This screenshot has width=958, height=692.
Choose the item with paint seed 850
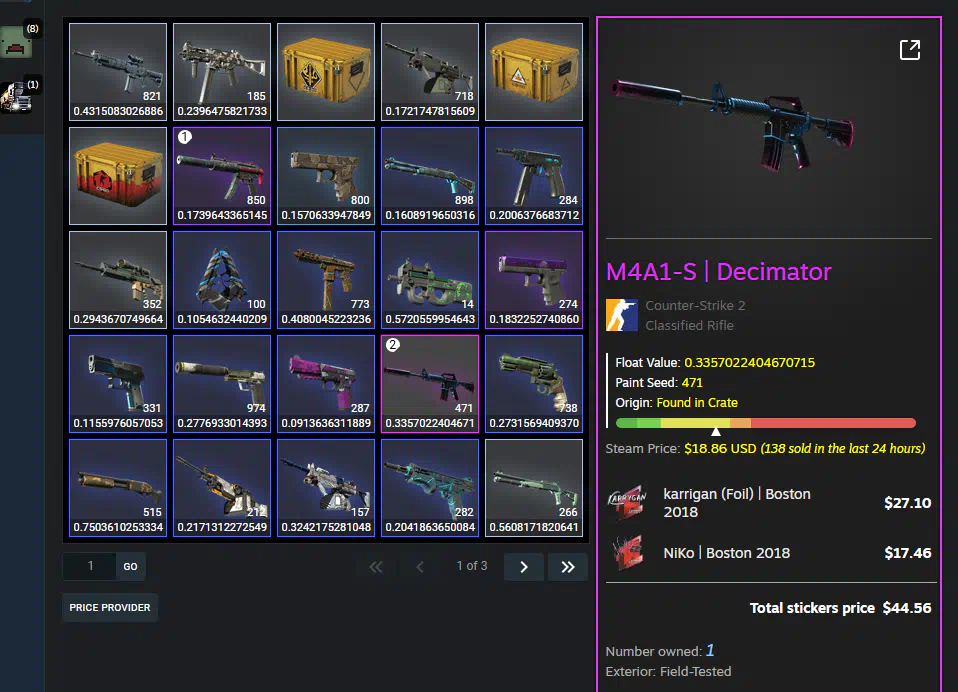[222, 175]
